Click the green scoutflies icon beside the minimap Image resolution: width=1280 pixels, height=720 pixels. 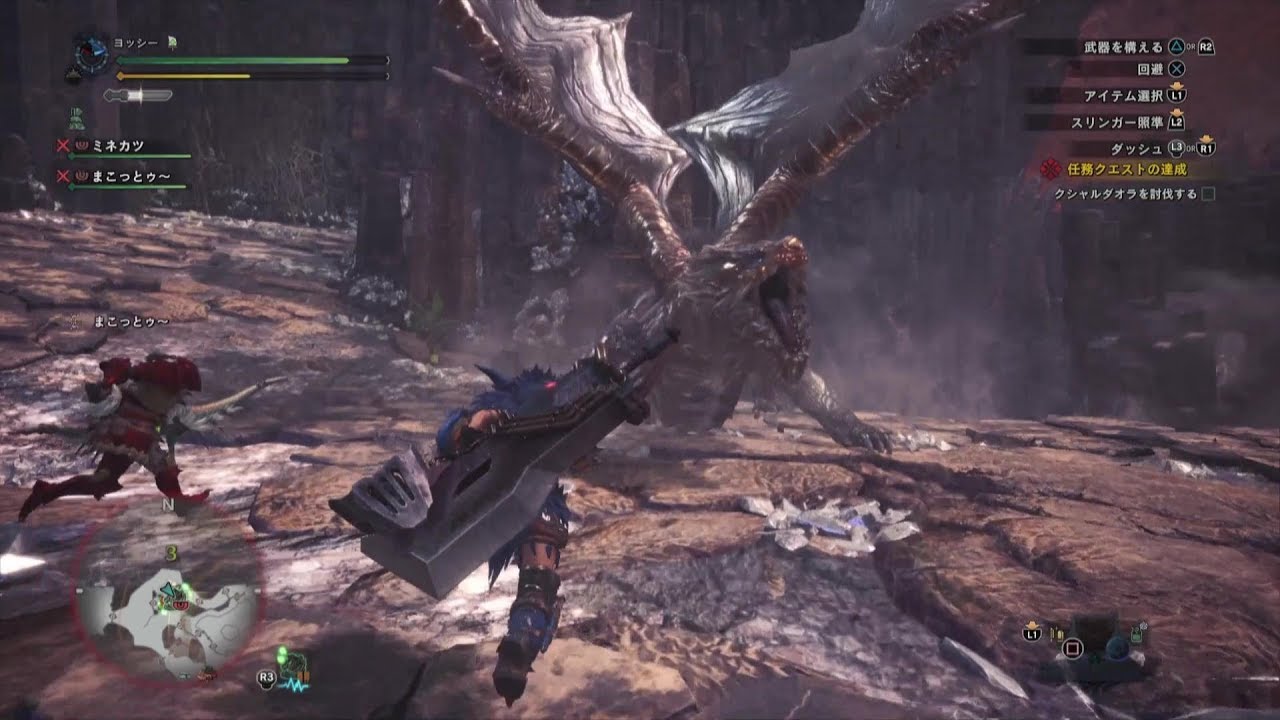(x=282, y=654)
